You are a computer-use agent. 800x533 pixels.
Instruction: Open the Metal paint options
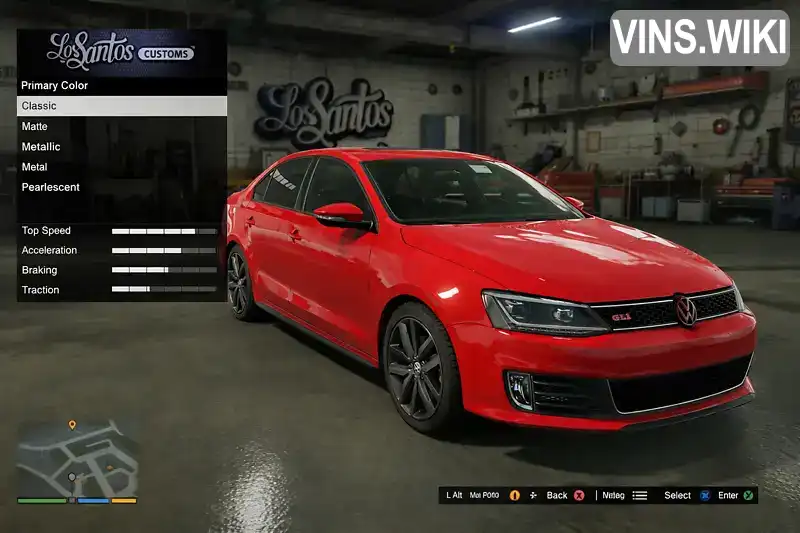coord(121,167)
